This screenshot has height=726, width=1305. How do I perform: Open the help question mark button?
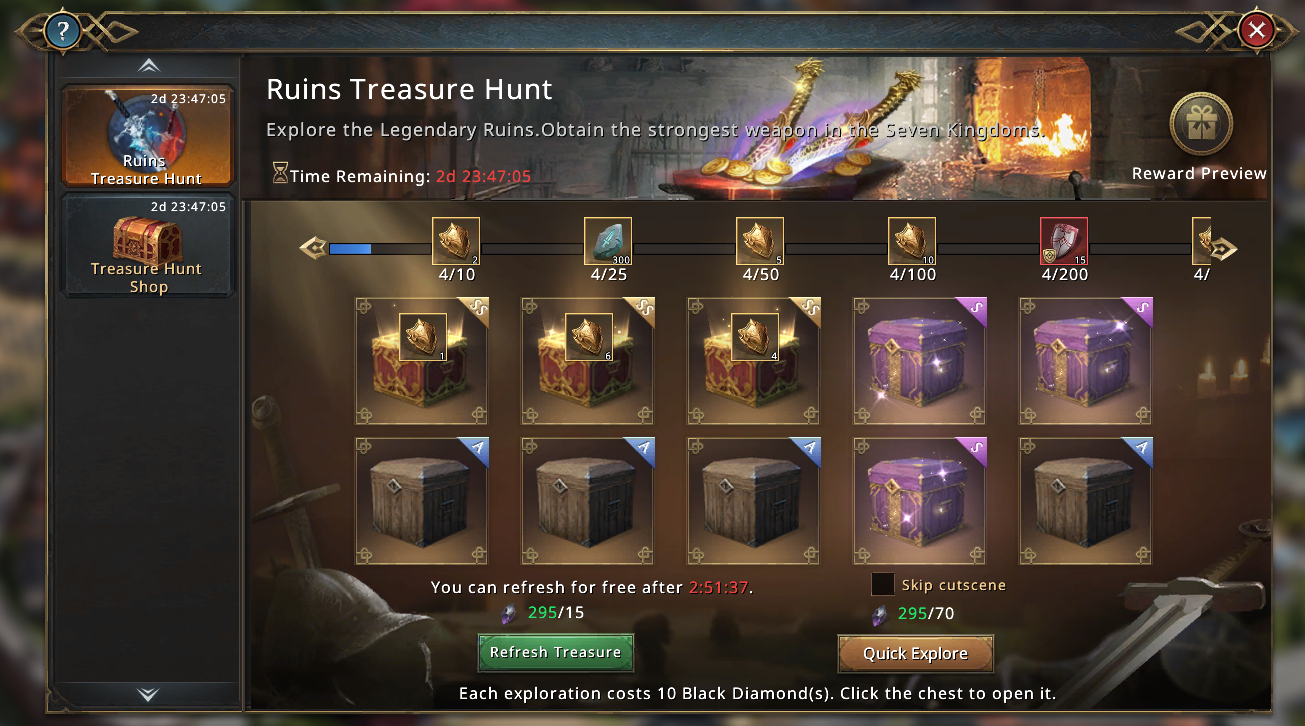tap(62, 31)
